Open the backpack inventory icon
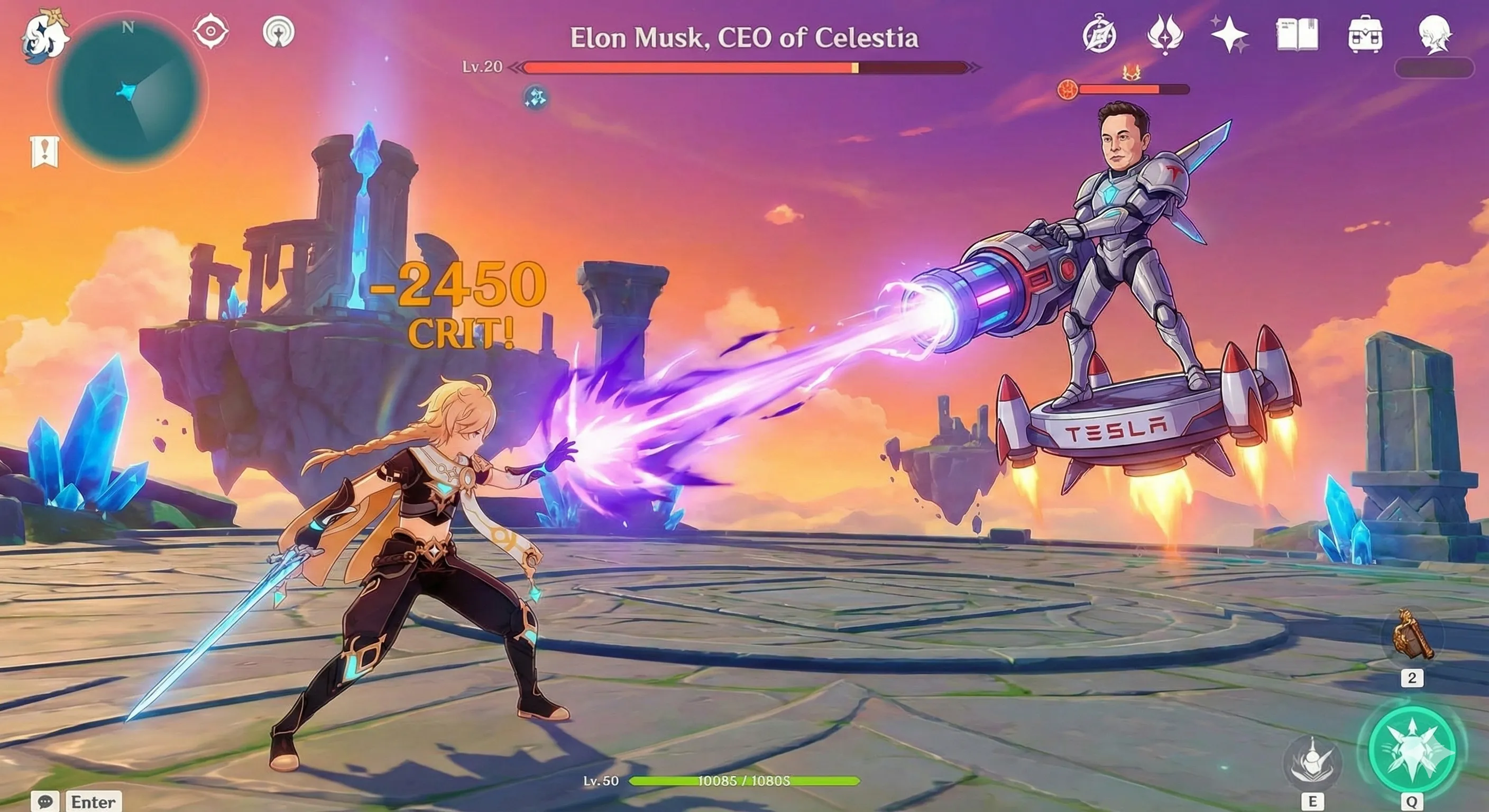 1365,35
